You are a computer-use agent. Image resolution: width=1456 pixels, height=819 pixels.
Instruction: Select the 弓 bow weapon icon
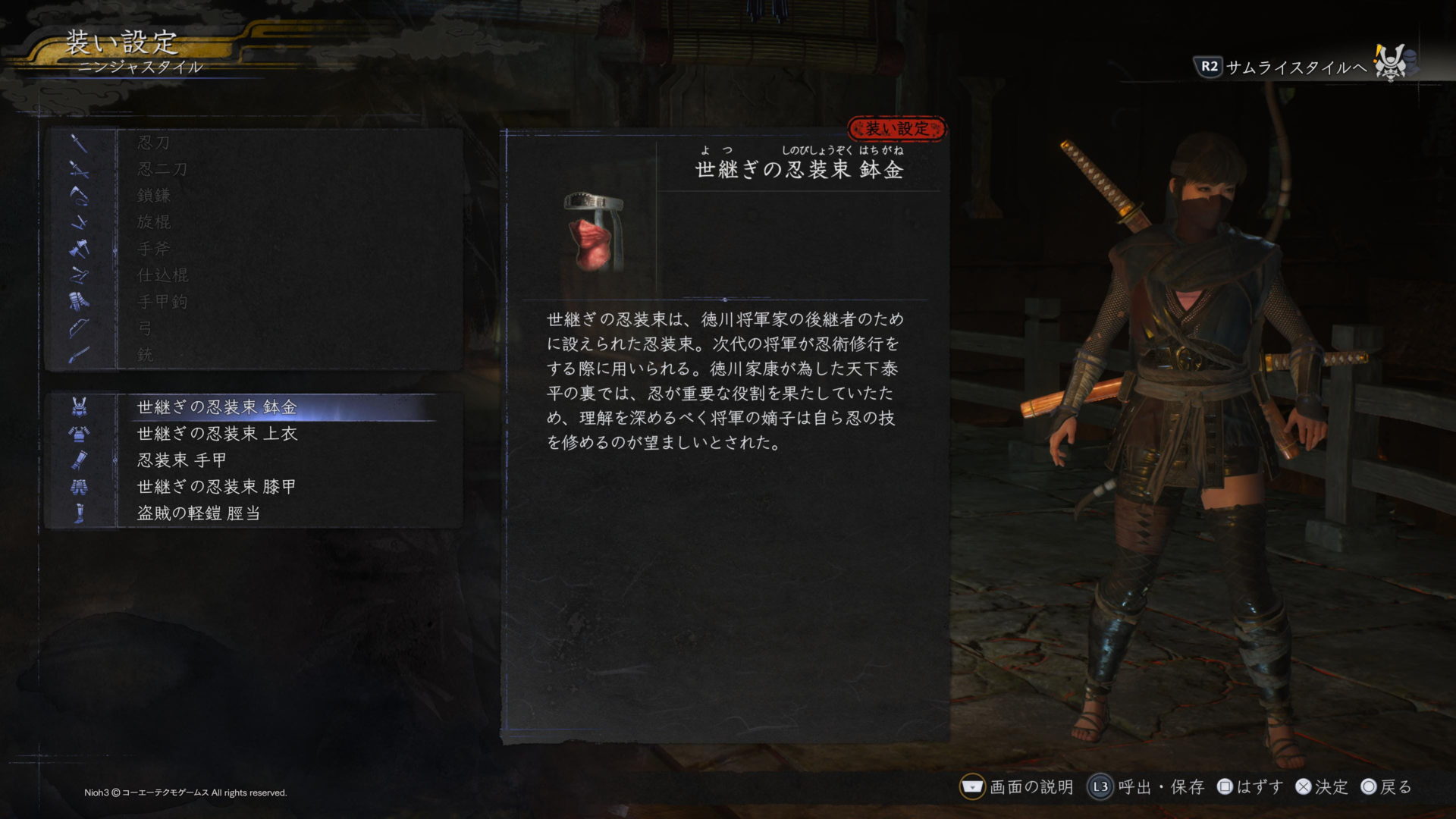pyautogui.click(x=78, y=328)
